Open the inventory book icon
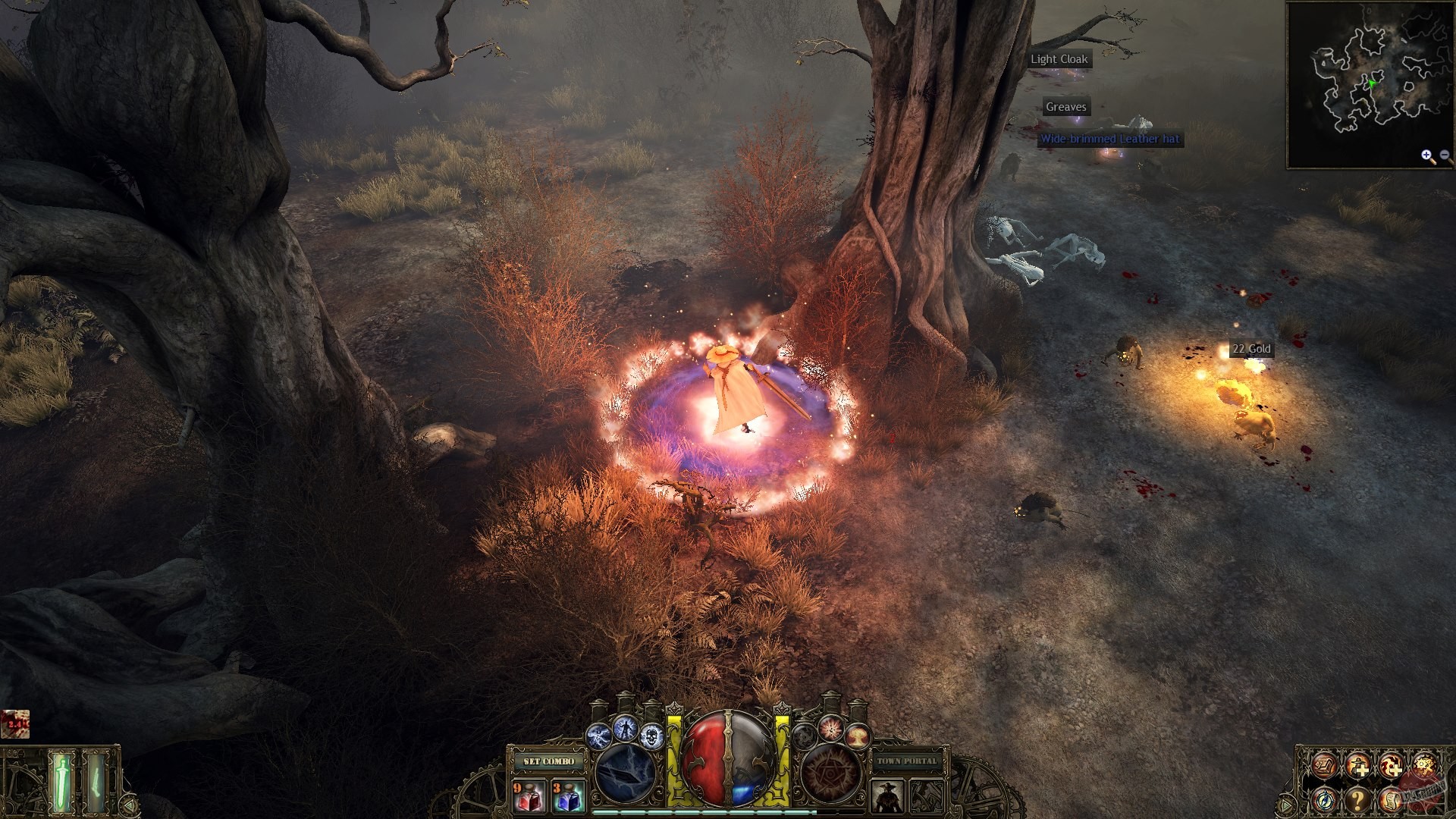The height and width of the screenshot is (819, 1456). pos(1323,766)
